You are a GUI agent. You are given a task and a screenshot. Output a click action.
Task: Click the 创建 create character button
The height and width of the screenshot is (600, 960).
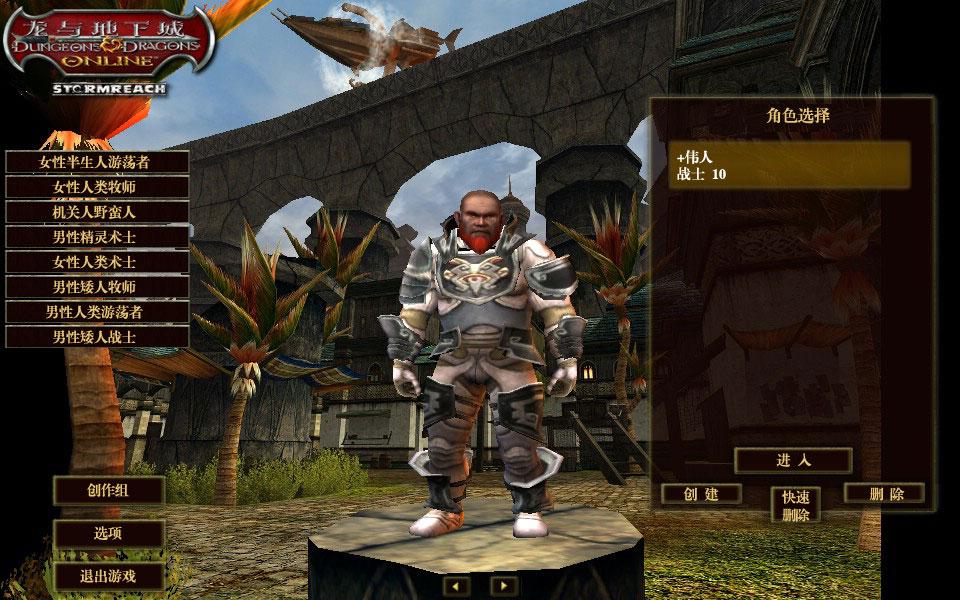701,494
